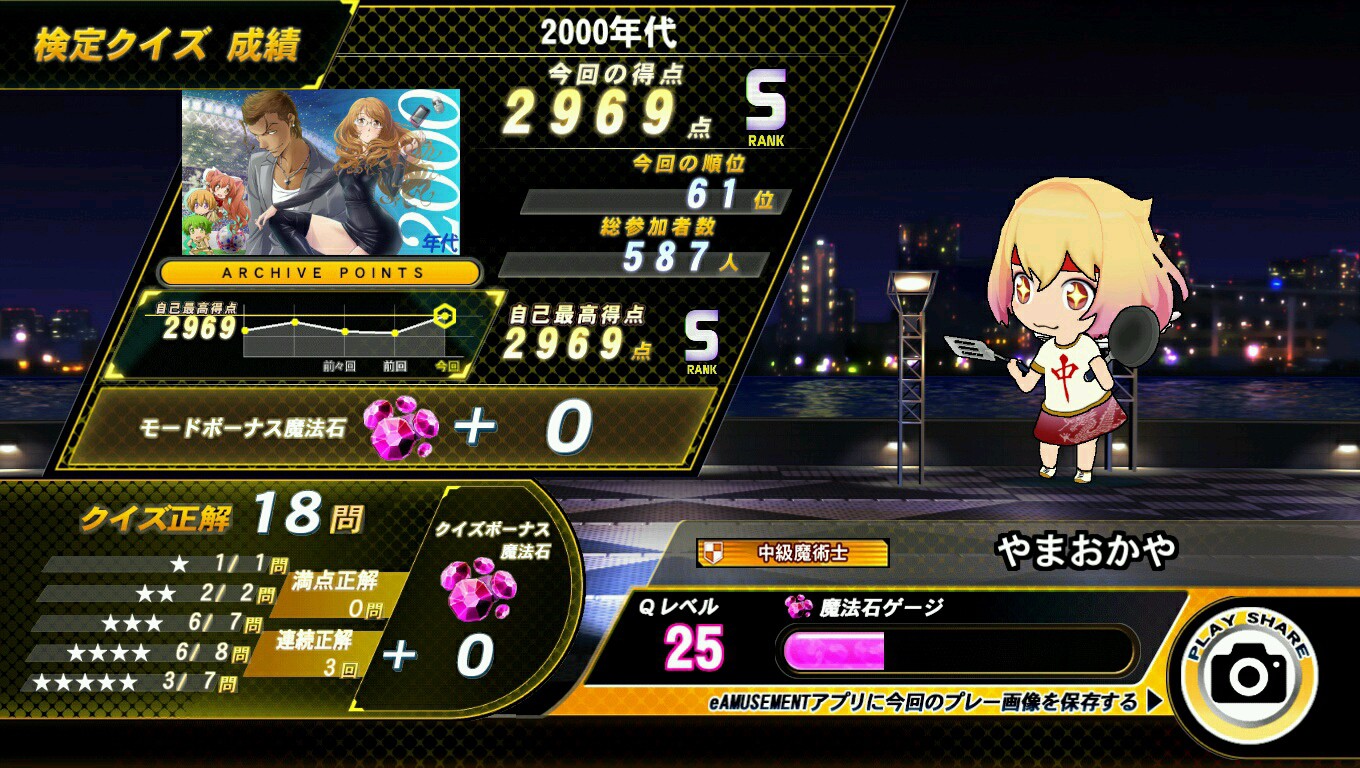
Task: Open the ARCHIVE POINTS bar
Action: coord(321,272)
